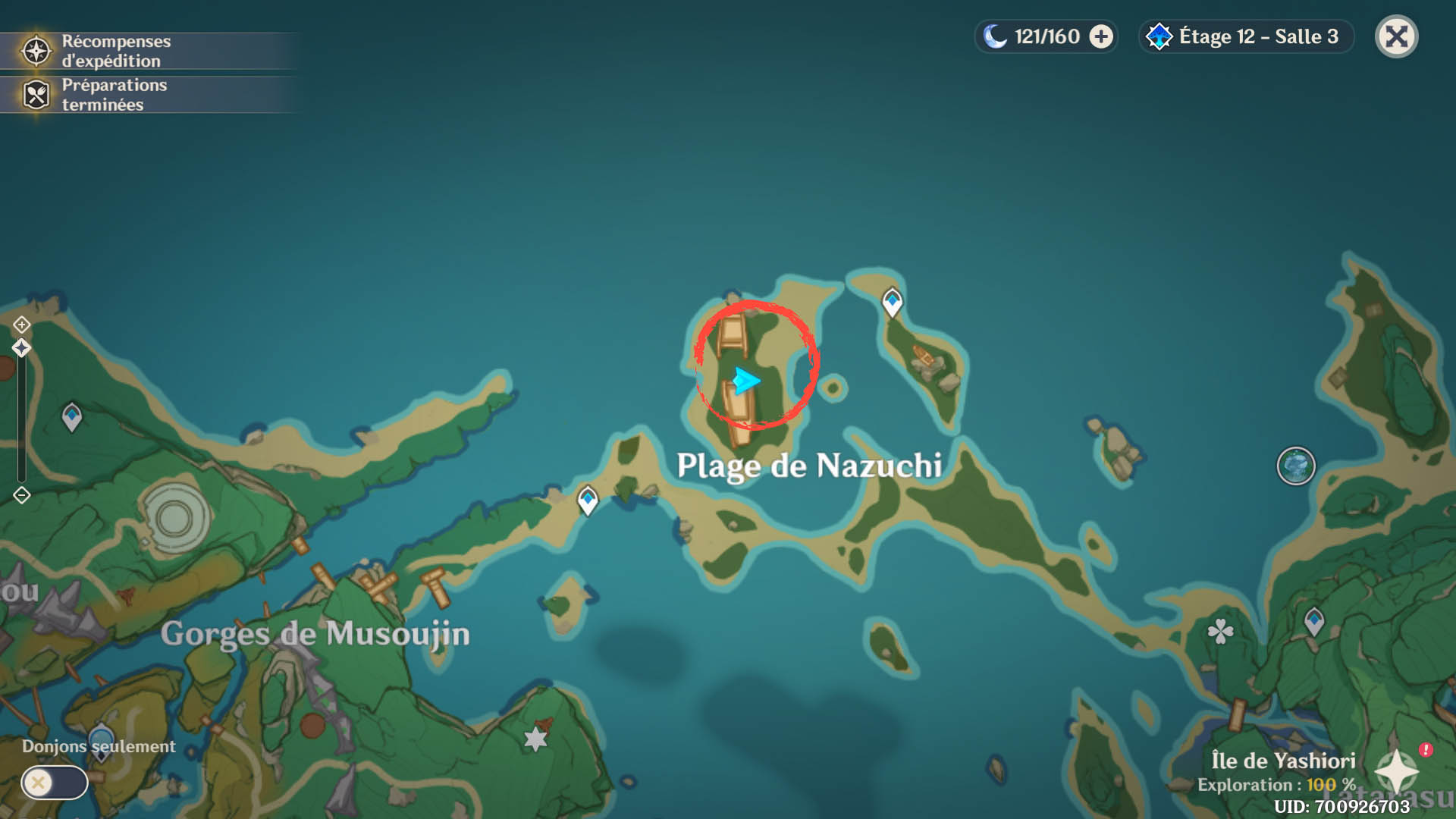Click the map zoom slider handle
Viewport: 1456px width, 819px height.
[21, 348]
